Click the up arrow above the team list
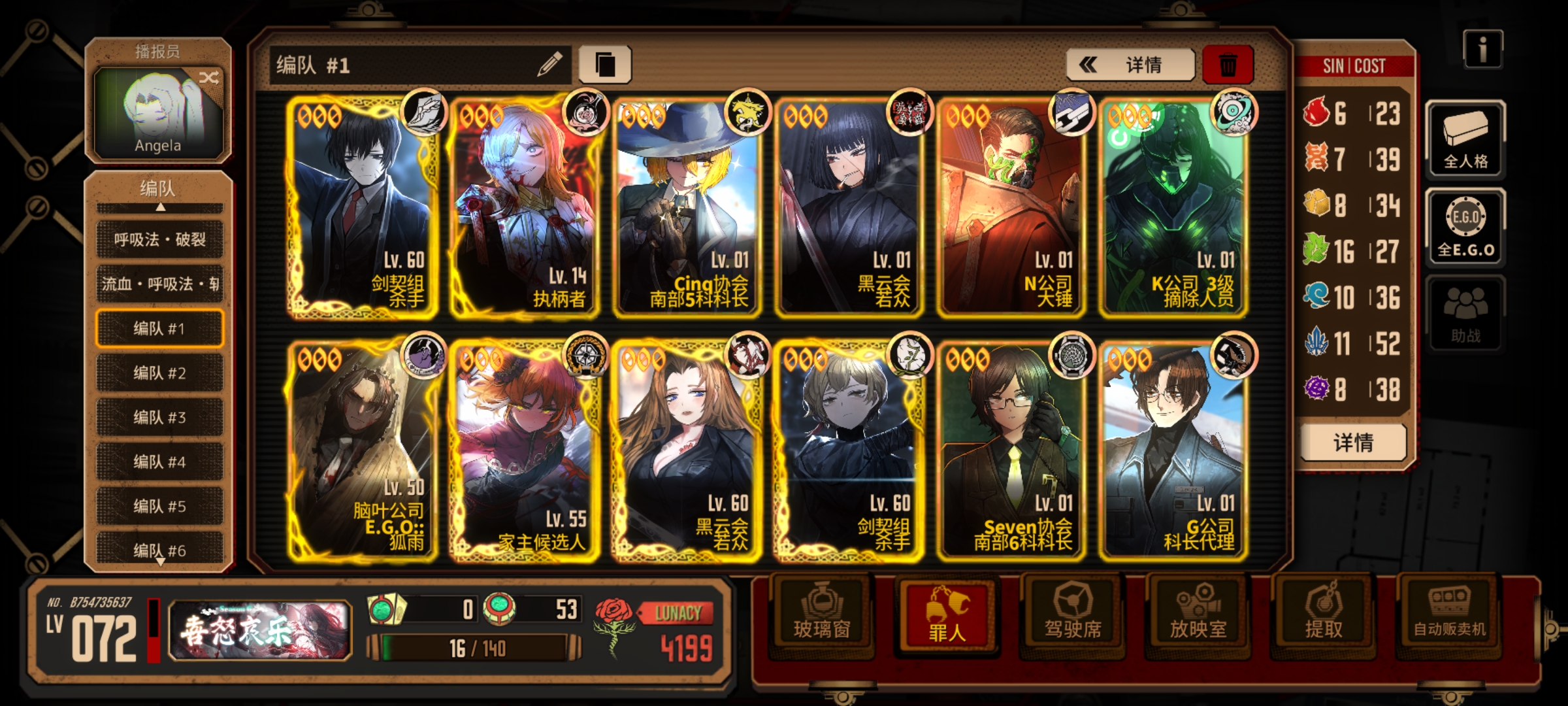This screenshot has width=1568, height=706. [159, 207]
